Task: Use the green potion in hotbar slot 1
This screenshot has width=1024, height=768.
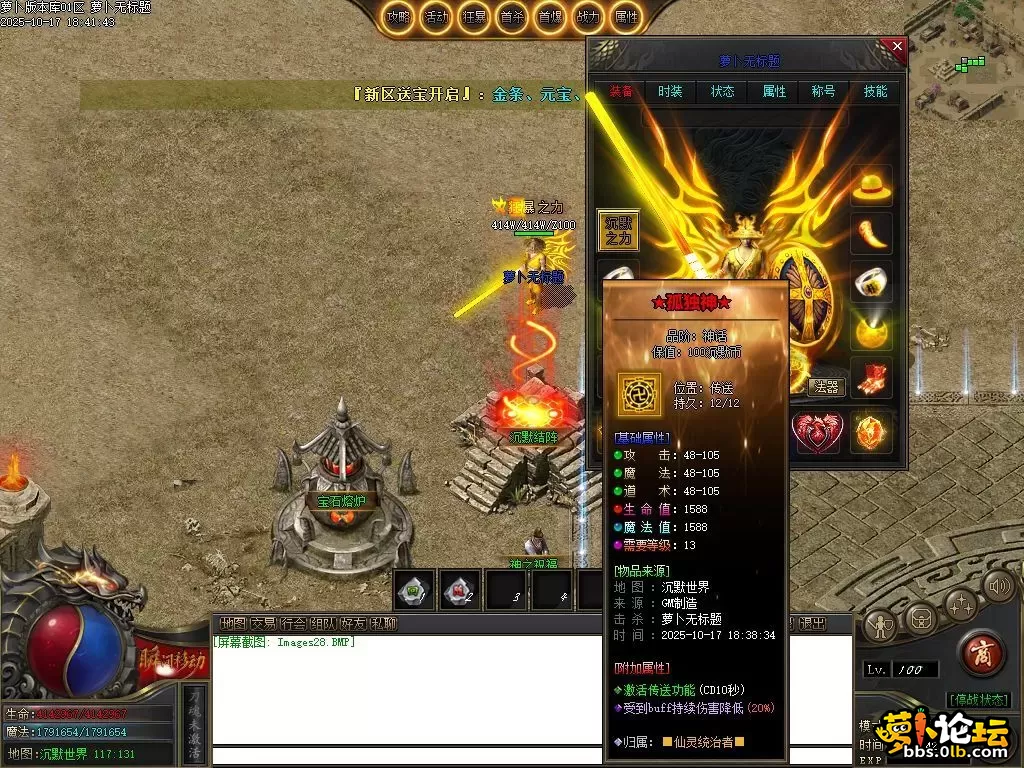Action: pyautogui.click(x=414, y=590)
